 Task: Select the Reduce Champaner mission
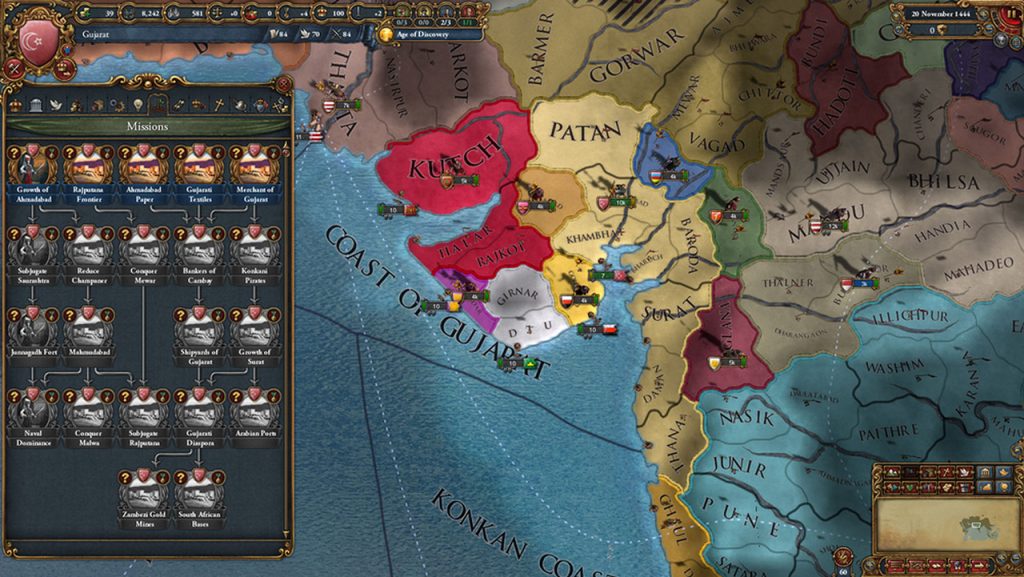[x=87, y=247]
